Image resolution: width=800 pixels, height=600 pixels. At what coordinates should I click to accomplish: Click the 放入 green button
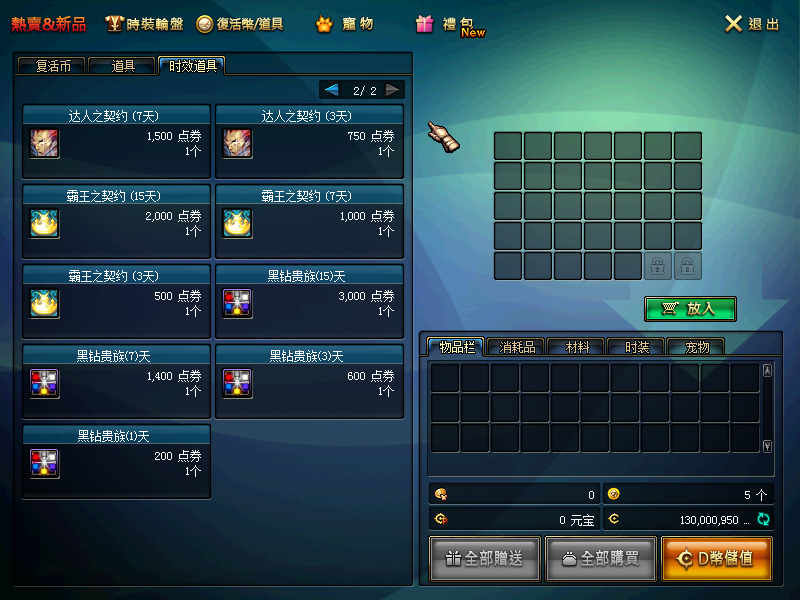click(x=690, y=309)
